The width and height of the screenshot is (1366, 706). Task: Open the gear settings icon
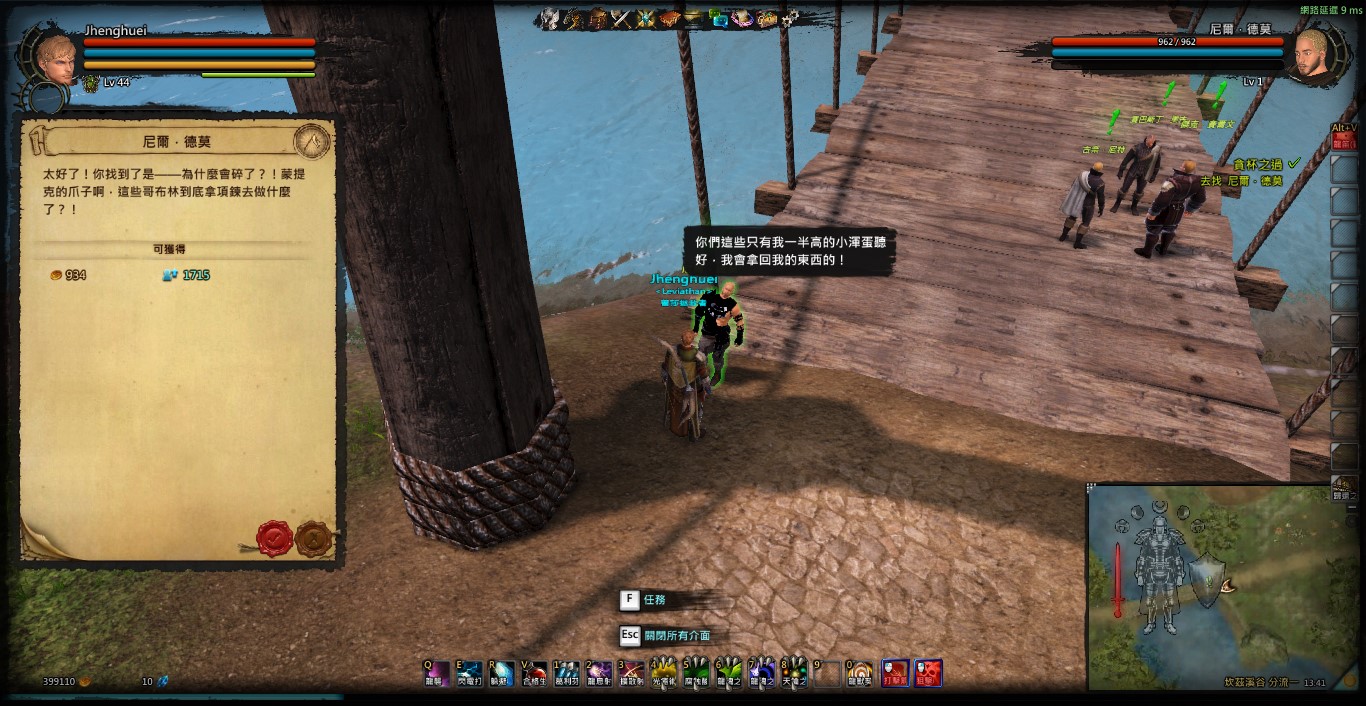pos(790,18)
